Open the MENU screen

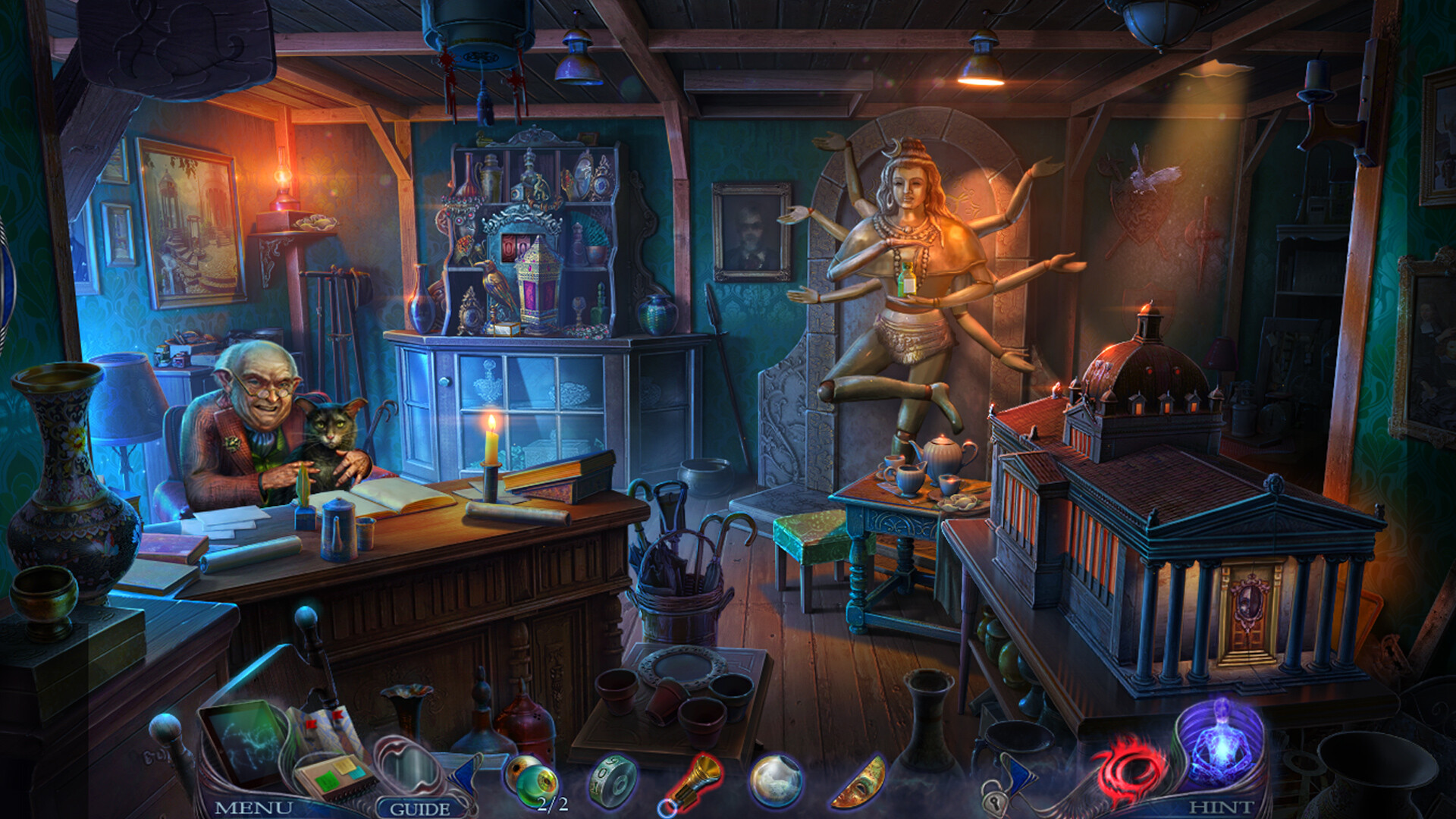click(x=255, y=808)
